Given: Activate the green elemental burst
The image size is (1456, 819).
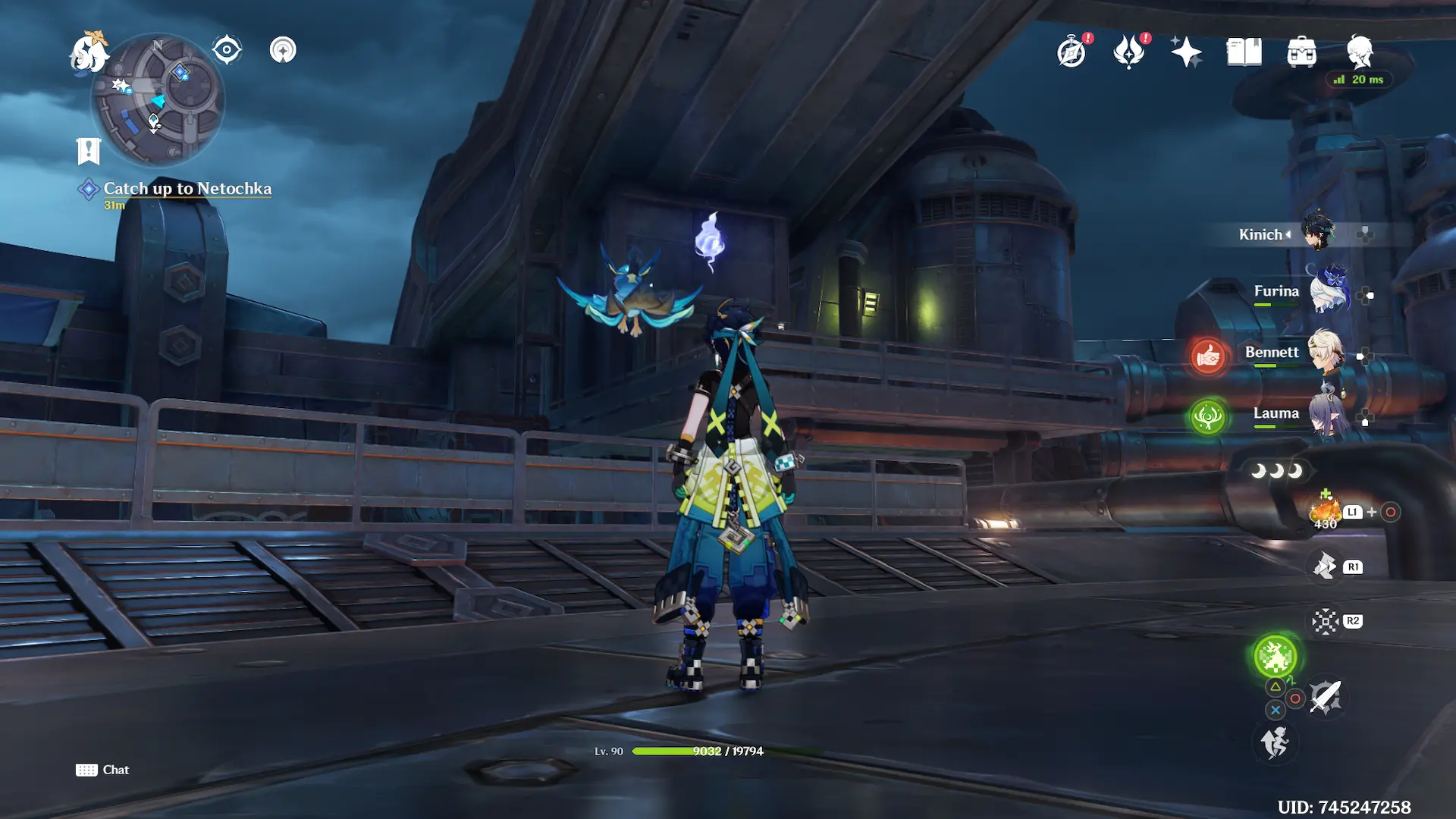Looking at the screenshot, I should coord(1276,656).
